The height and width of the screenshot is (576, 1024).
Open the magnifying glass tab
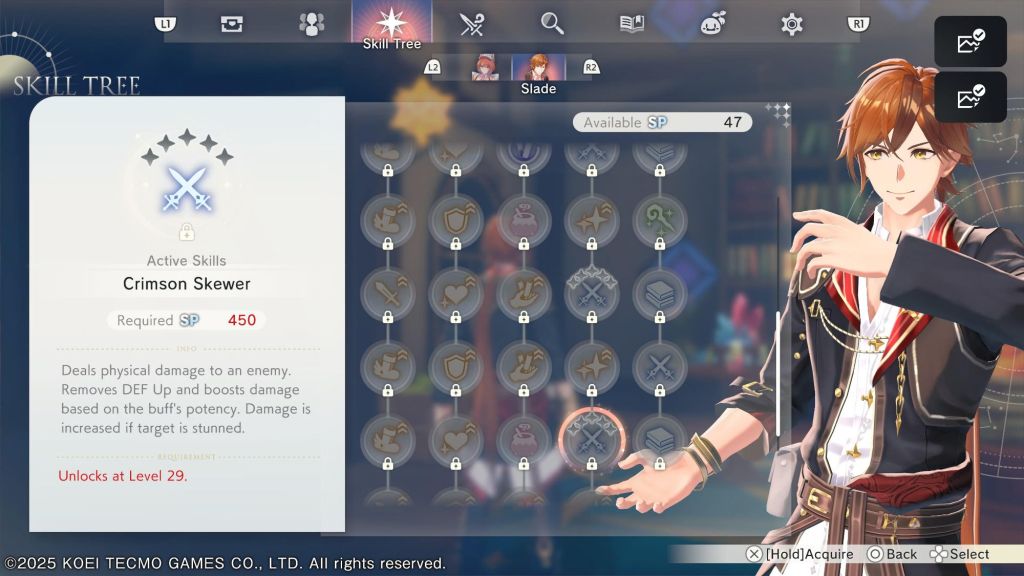pos(552,24)
